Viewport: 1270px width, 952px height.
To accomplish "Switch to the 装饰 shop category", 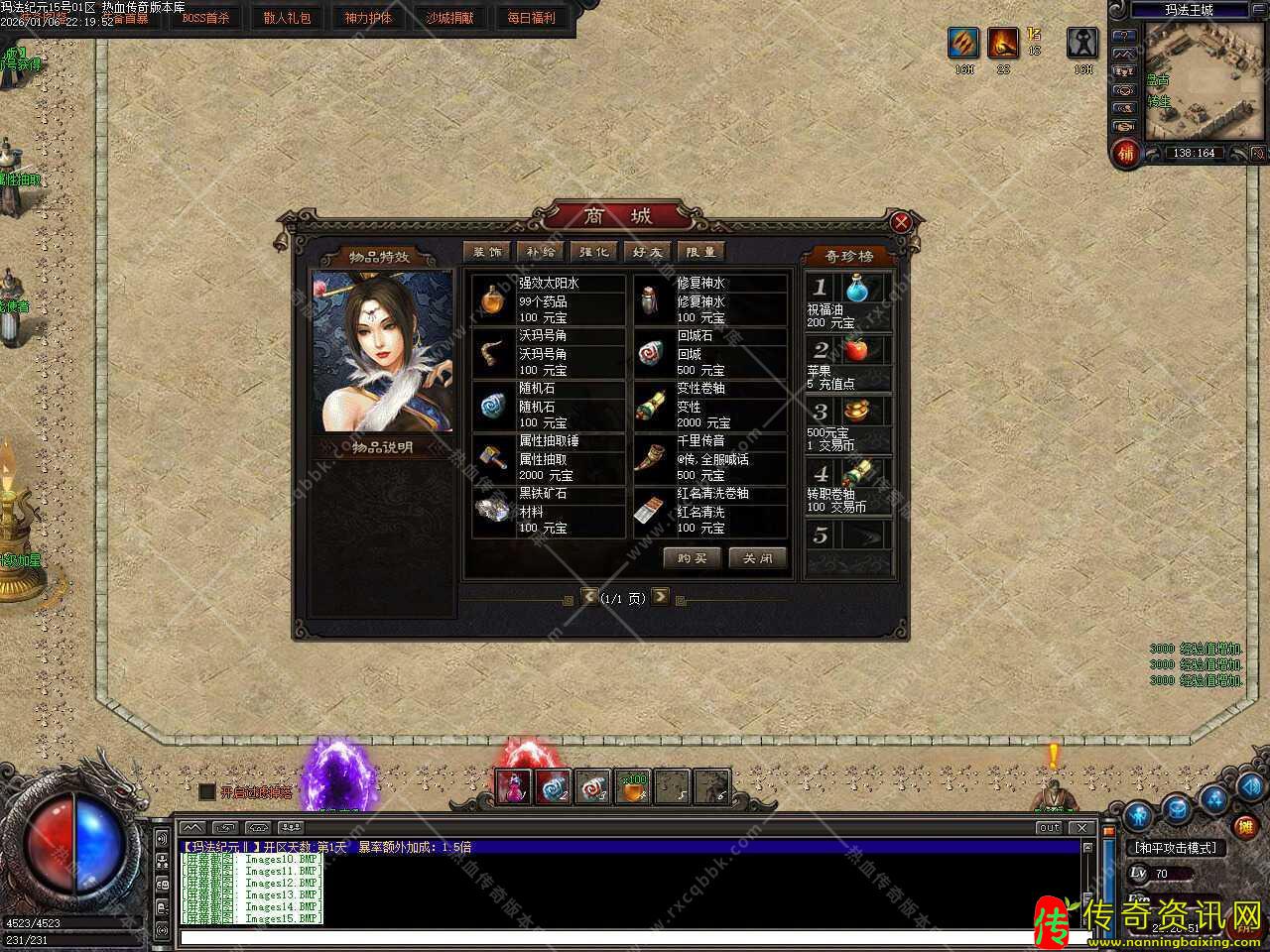I will [x=487, y=252].
